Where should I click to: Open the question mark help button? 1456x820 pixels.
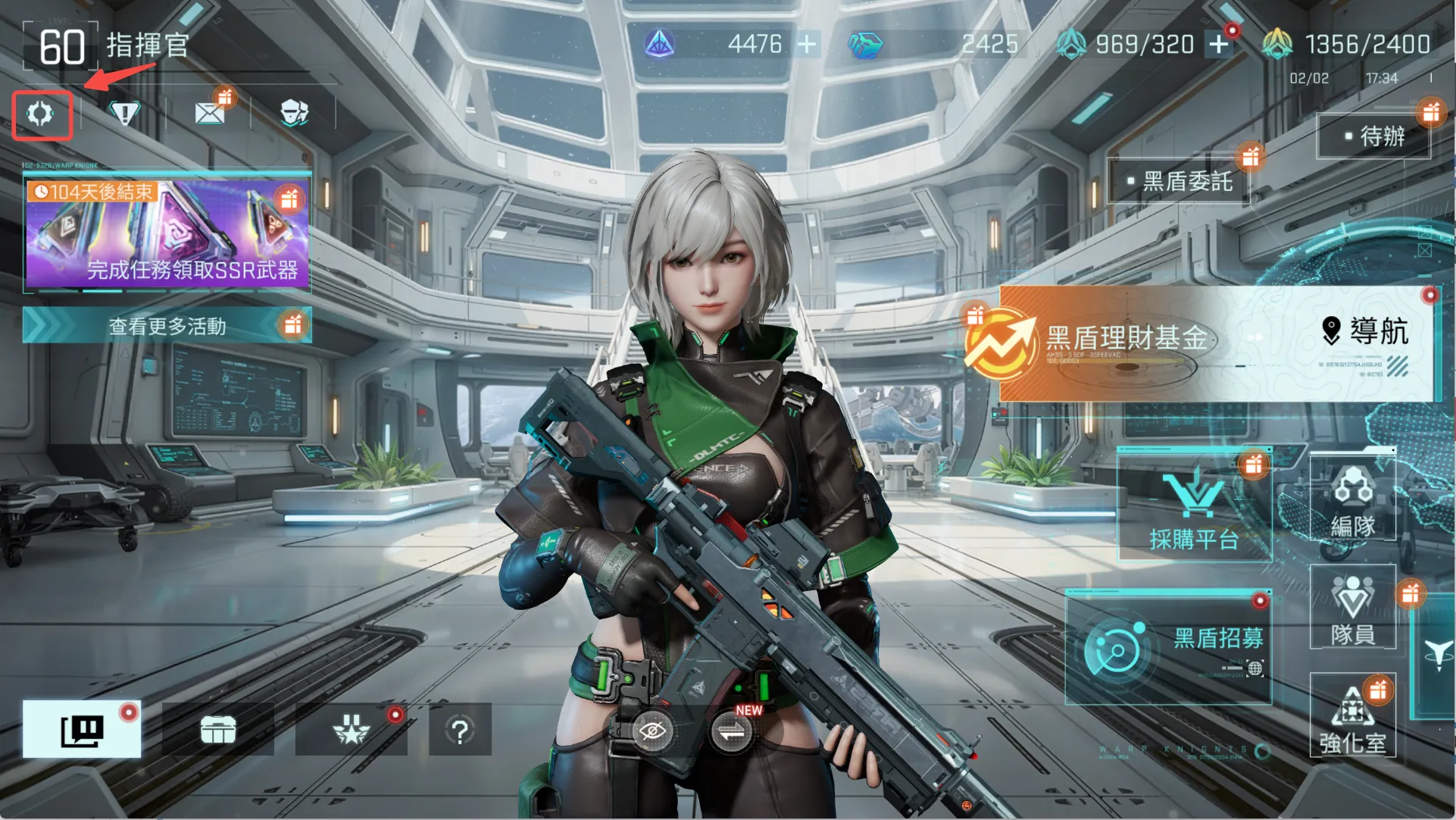tap(460, 730)
